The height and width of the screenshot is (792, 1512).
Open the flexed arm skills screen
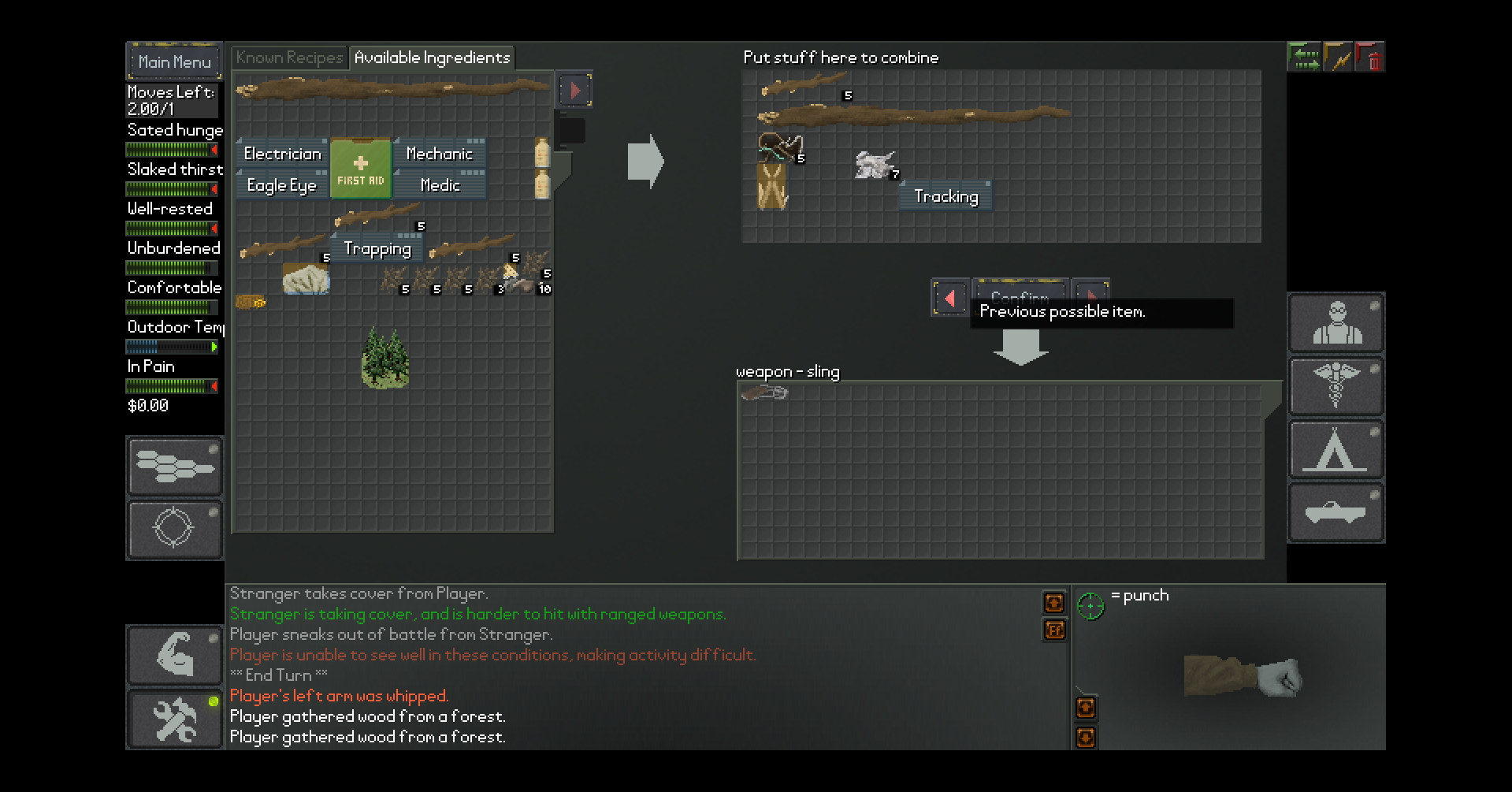174,655
